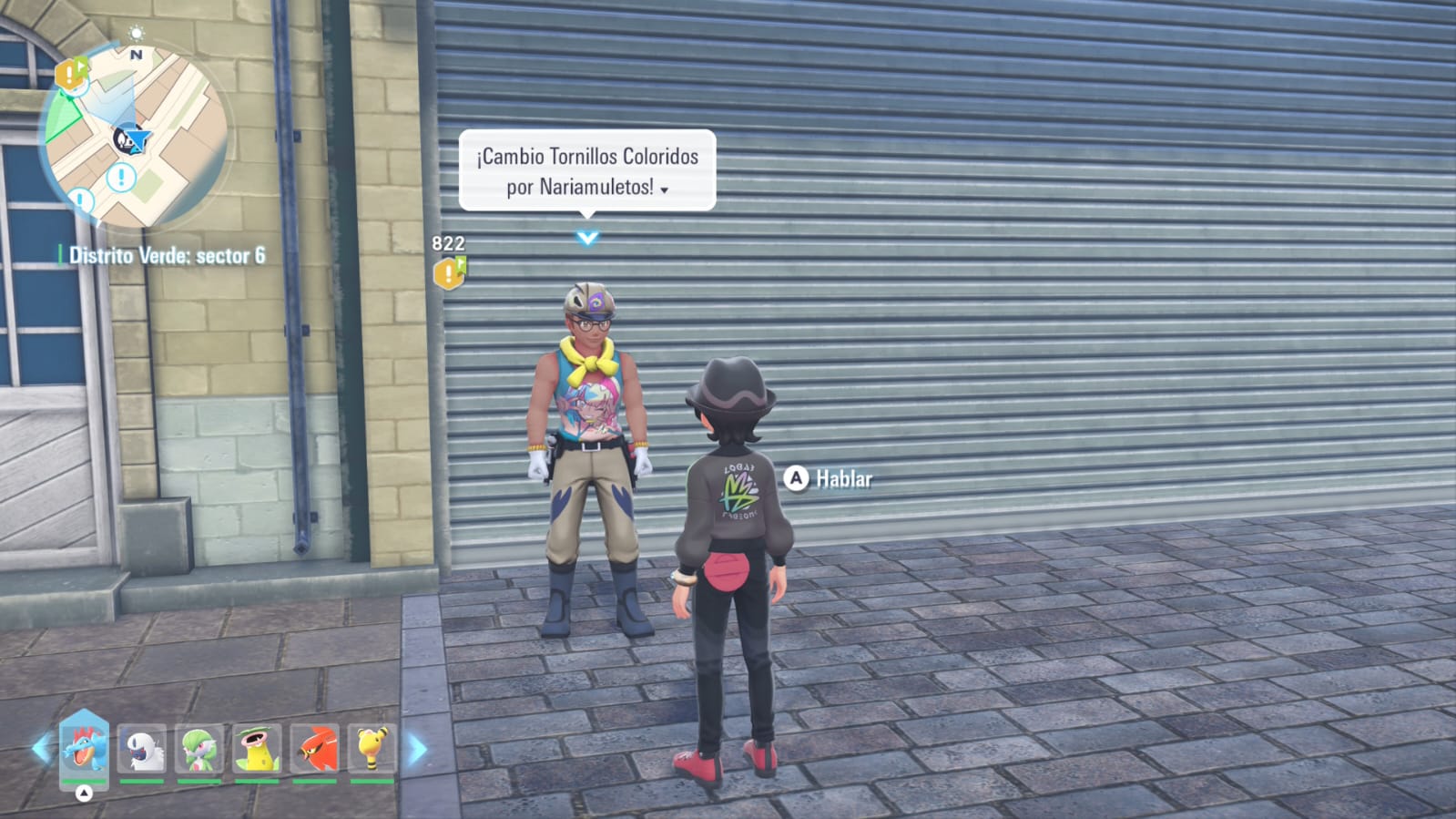Screen dimensions: 1456x819
Task: Select Feraligatr in the party bar
Action: [84, 748]
